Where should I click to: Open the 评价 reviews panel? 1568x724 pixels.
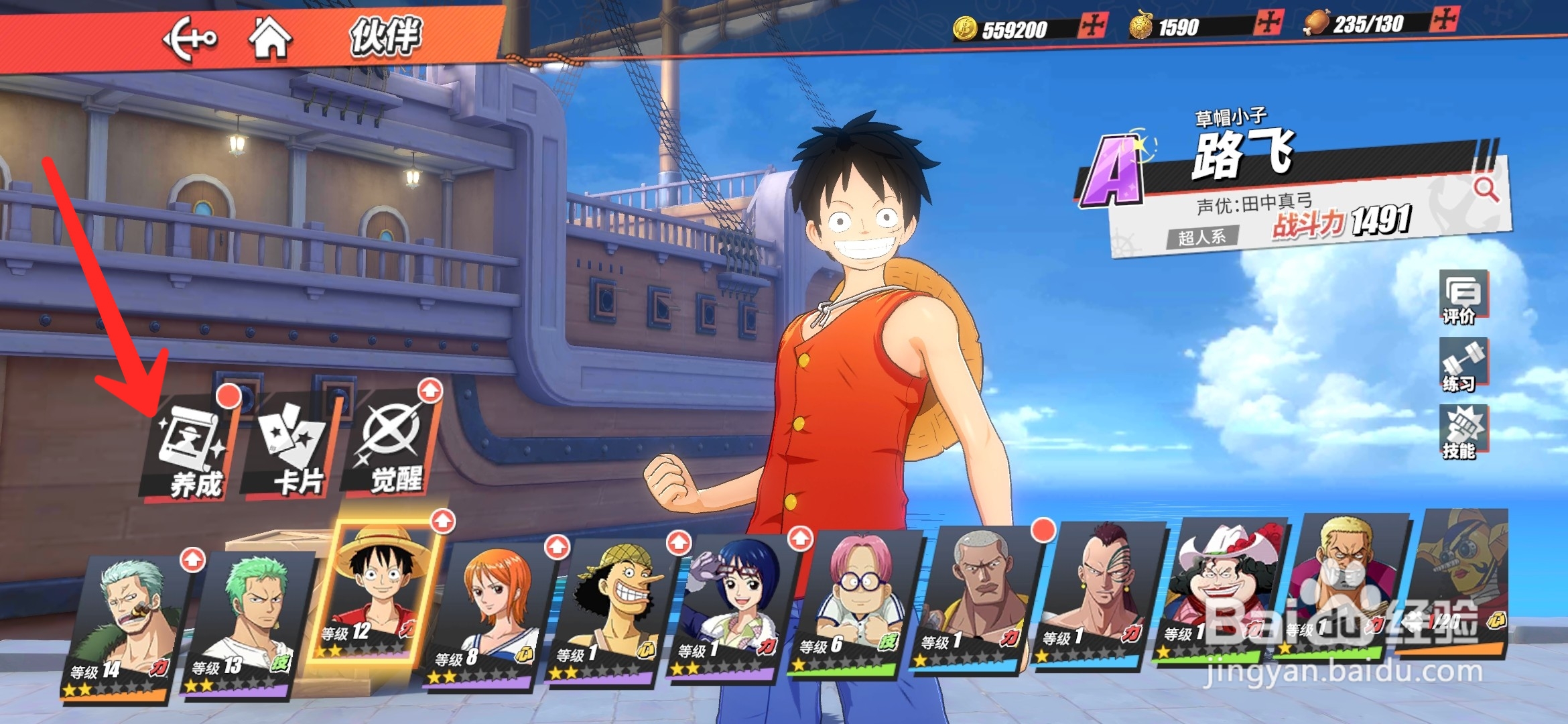tap(1463, 298)
